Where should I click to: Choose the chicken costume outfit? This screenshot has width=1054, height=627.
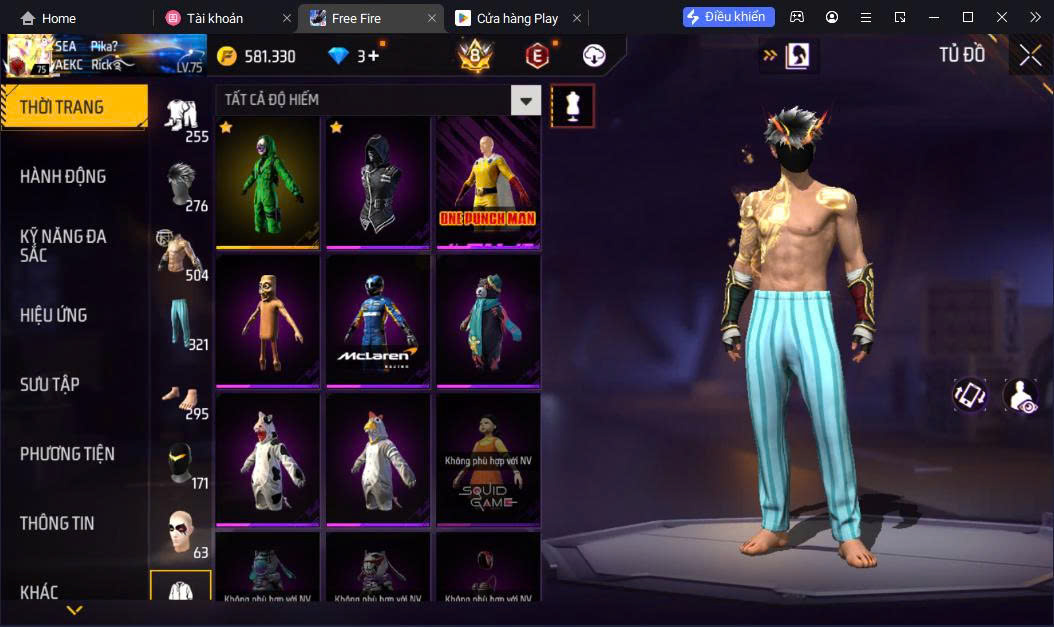[378, 459]
